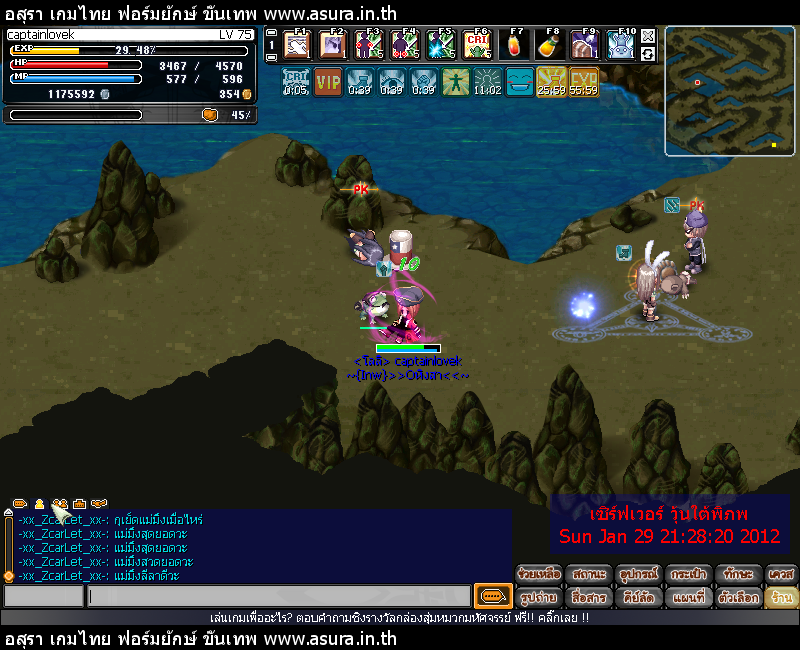Image resolution: width=800 pixels, height=650 pixels.
Task: Open the ช่วยเหลือ (Help) menu
Action: pos(538,574)
